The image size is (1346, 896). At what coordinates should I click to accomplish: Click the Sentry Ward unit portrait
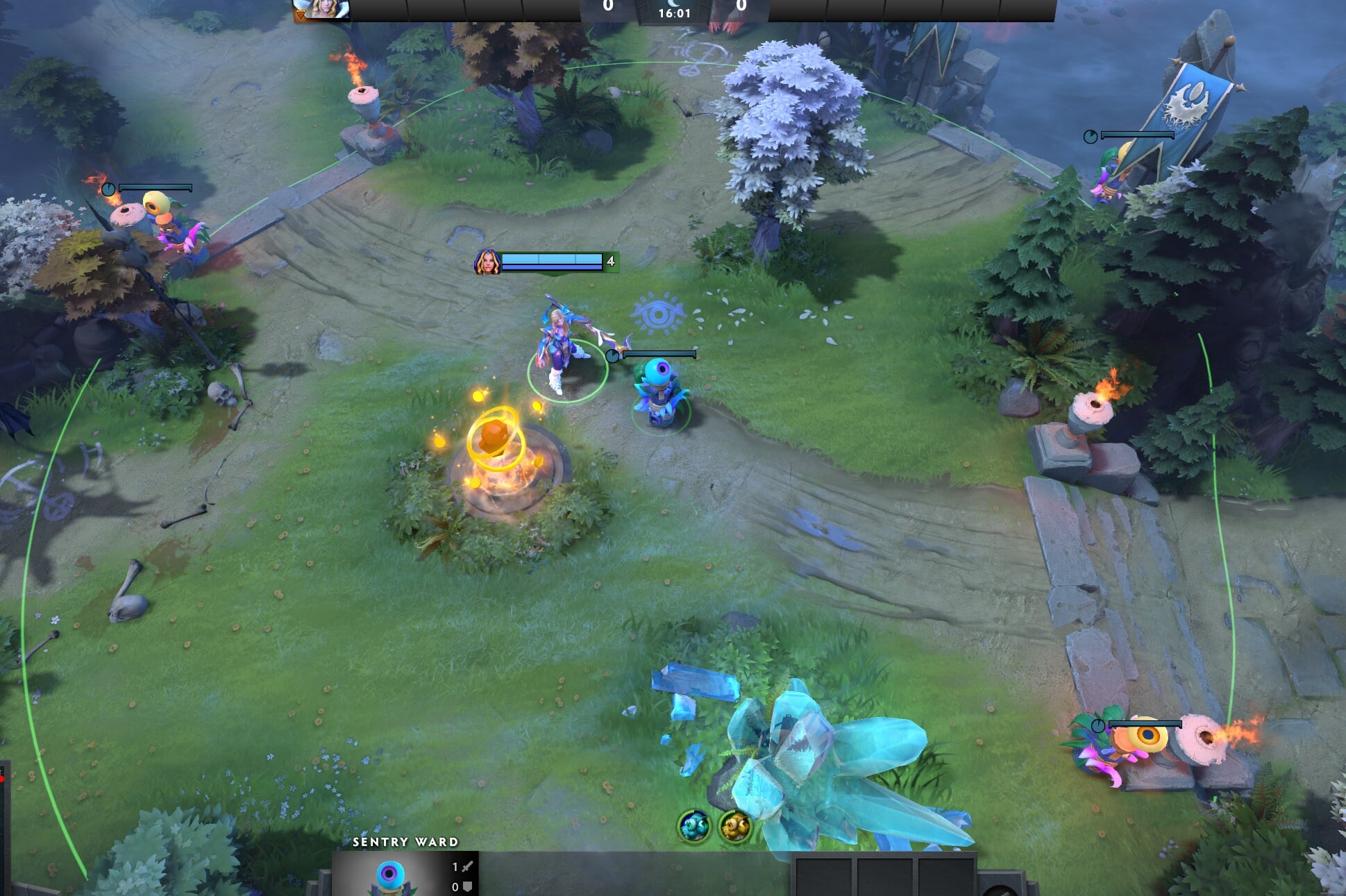pyautogui.click(x=389, y=875)
